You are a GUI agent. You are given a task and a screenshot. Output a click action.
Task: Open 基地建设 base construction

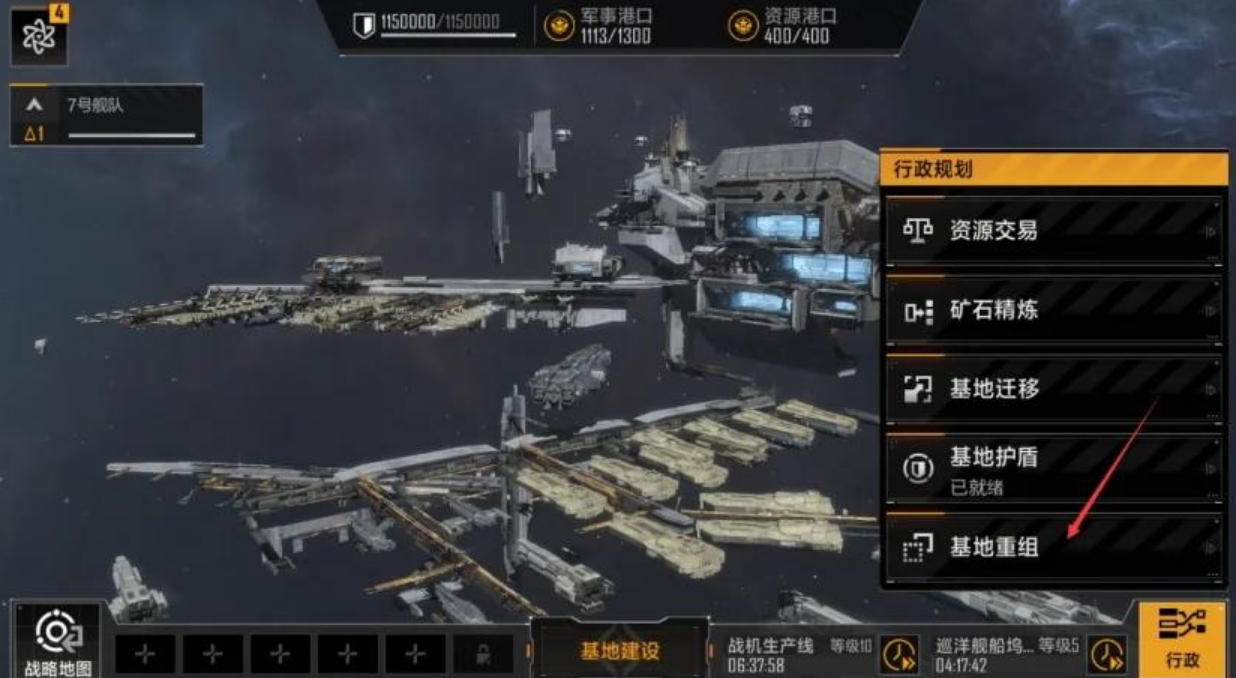pos(620,651)
